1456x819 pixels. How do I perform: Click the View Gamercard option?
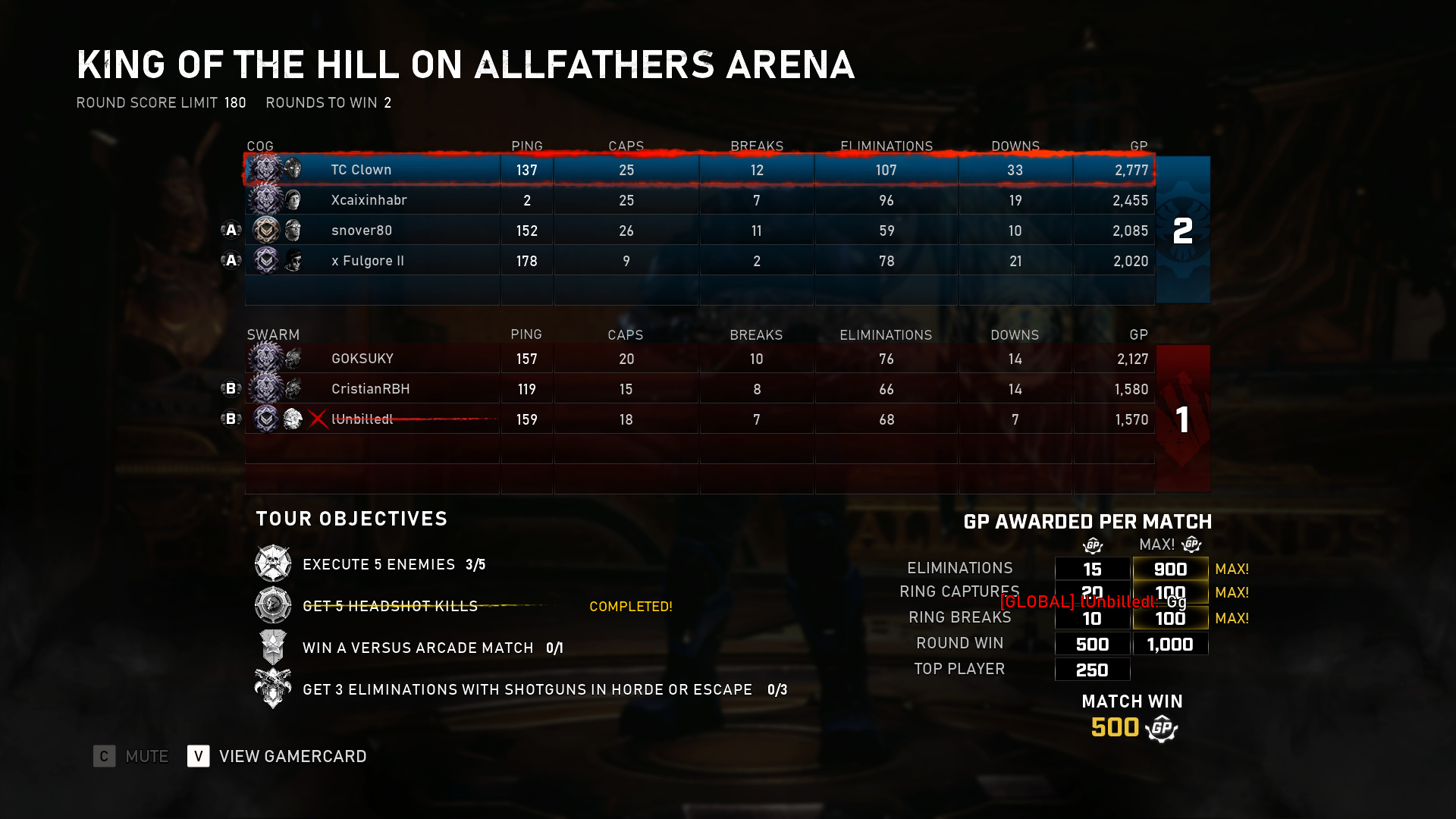(x=292, y=756)
